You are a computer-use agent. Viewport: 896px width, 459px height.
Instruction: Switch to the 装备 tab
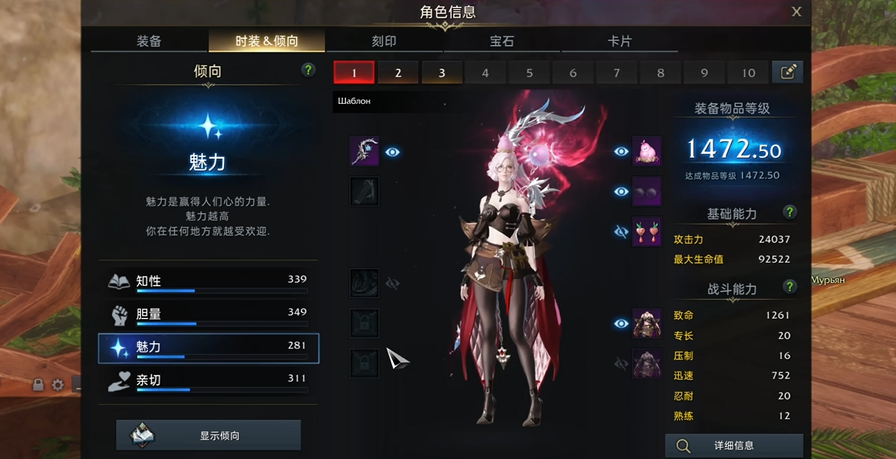tap(149, 42)
